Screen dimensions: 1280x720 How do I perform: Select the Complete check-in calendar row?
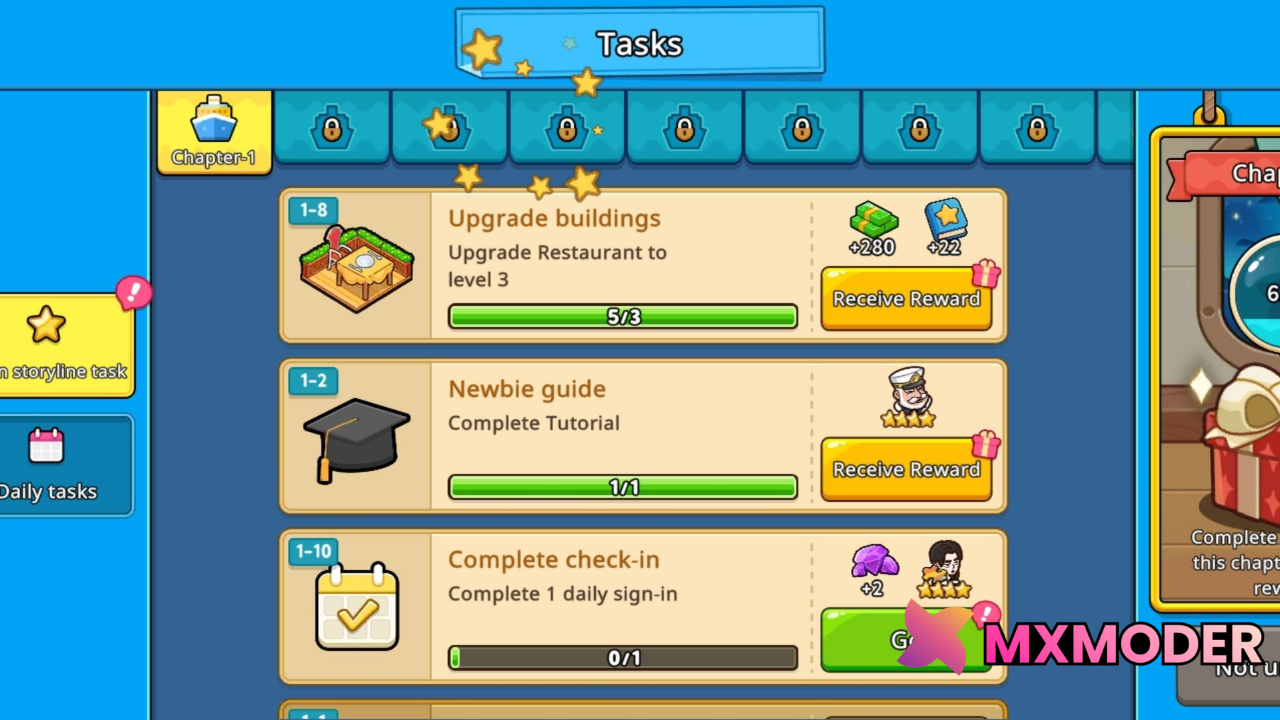(620, 605)
